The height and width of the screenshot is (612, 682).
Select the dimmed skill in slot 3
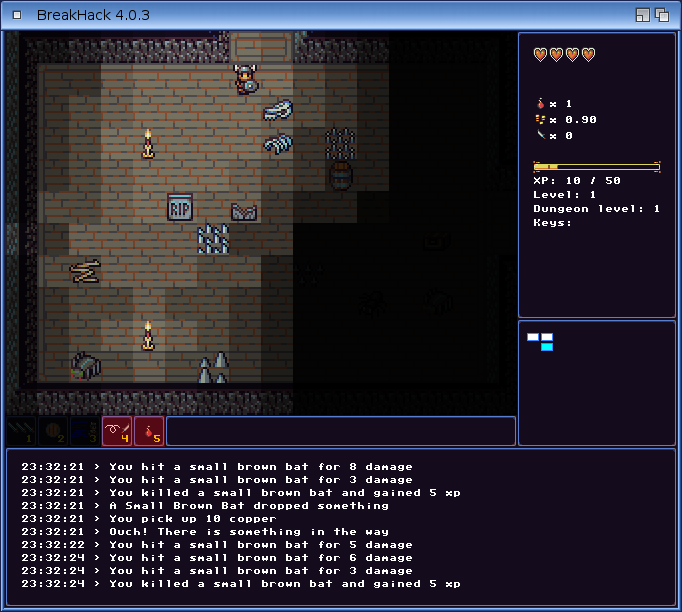pyautogui.click(x=85, y=431)
